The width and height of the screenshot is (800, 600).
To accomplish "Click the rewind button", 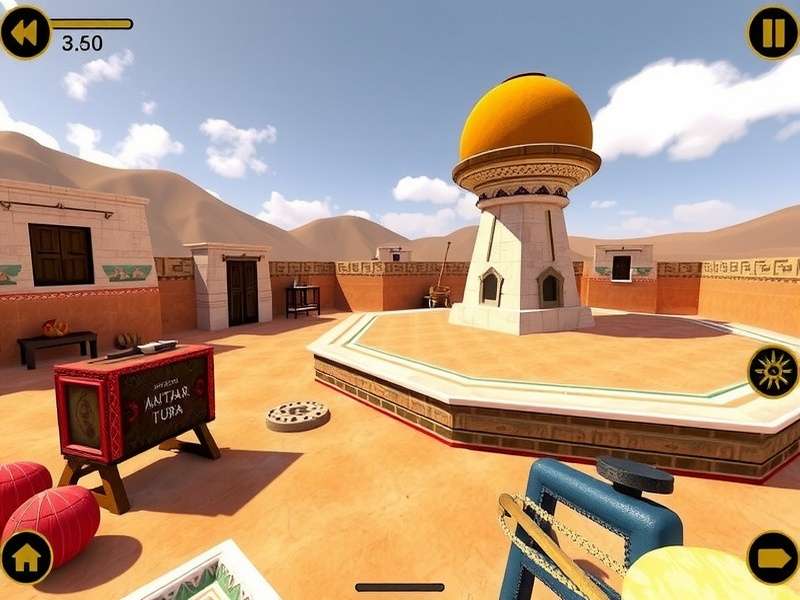I will click(x=25, y=32).
